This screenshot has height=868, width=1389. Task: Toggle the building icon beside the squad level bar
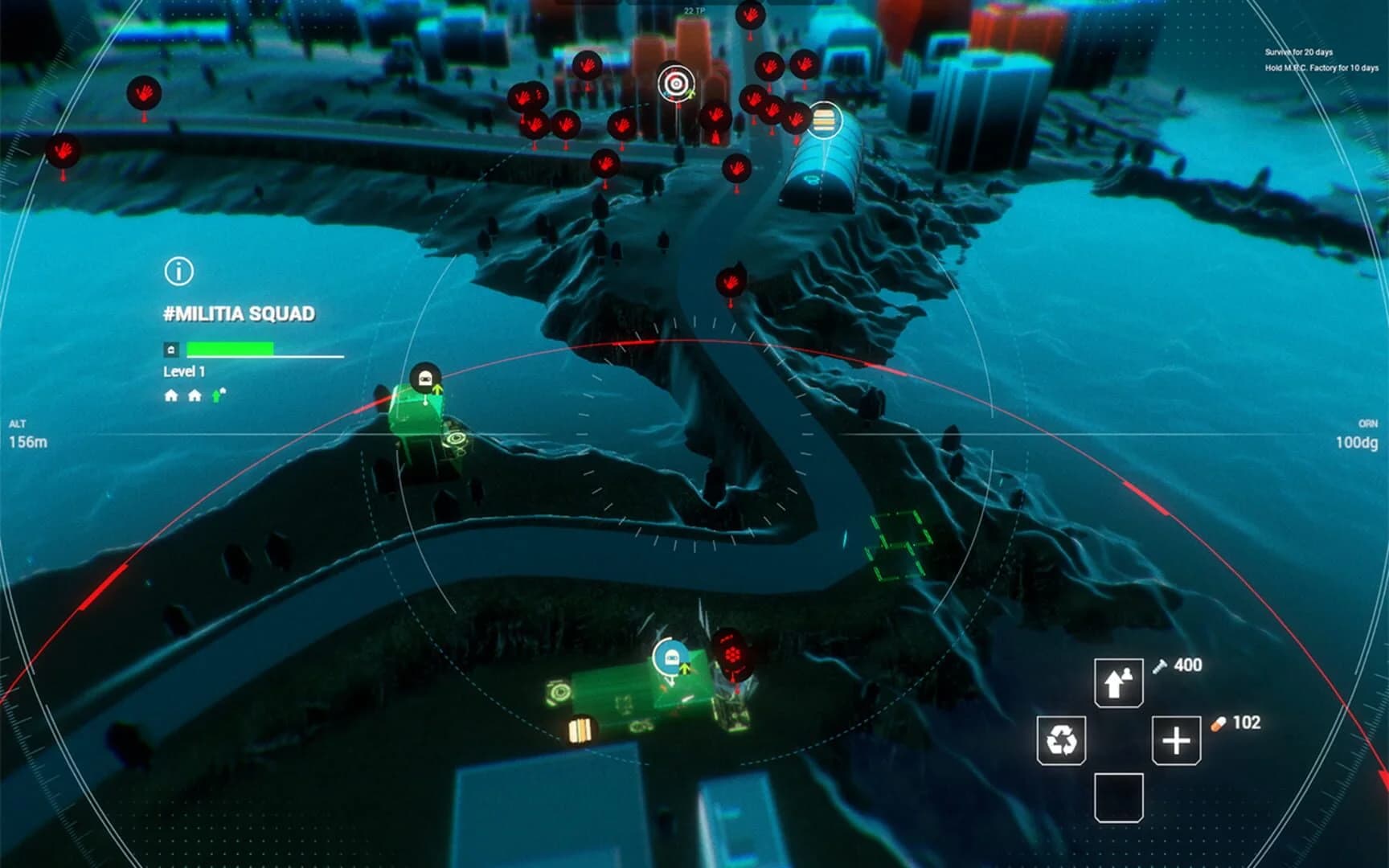point(172,348)
